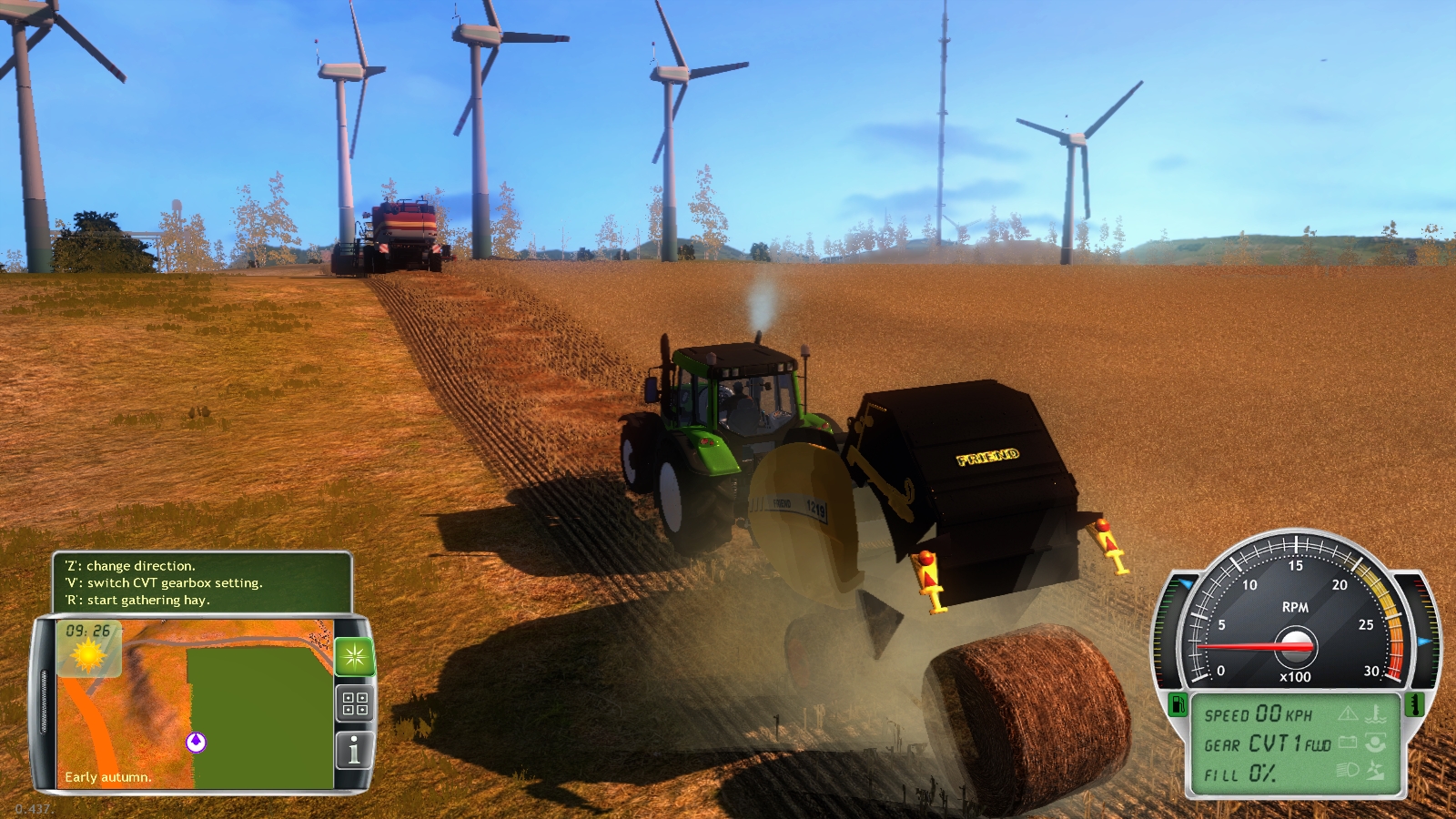
Task: Click the engine temperature gauge icon on the LCD
Action: pos(1377,713)
